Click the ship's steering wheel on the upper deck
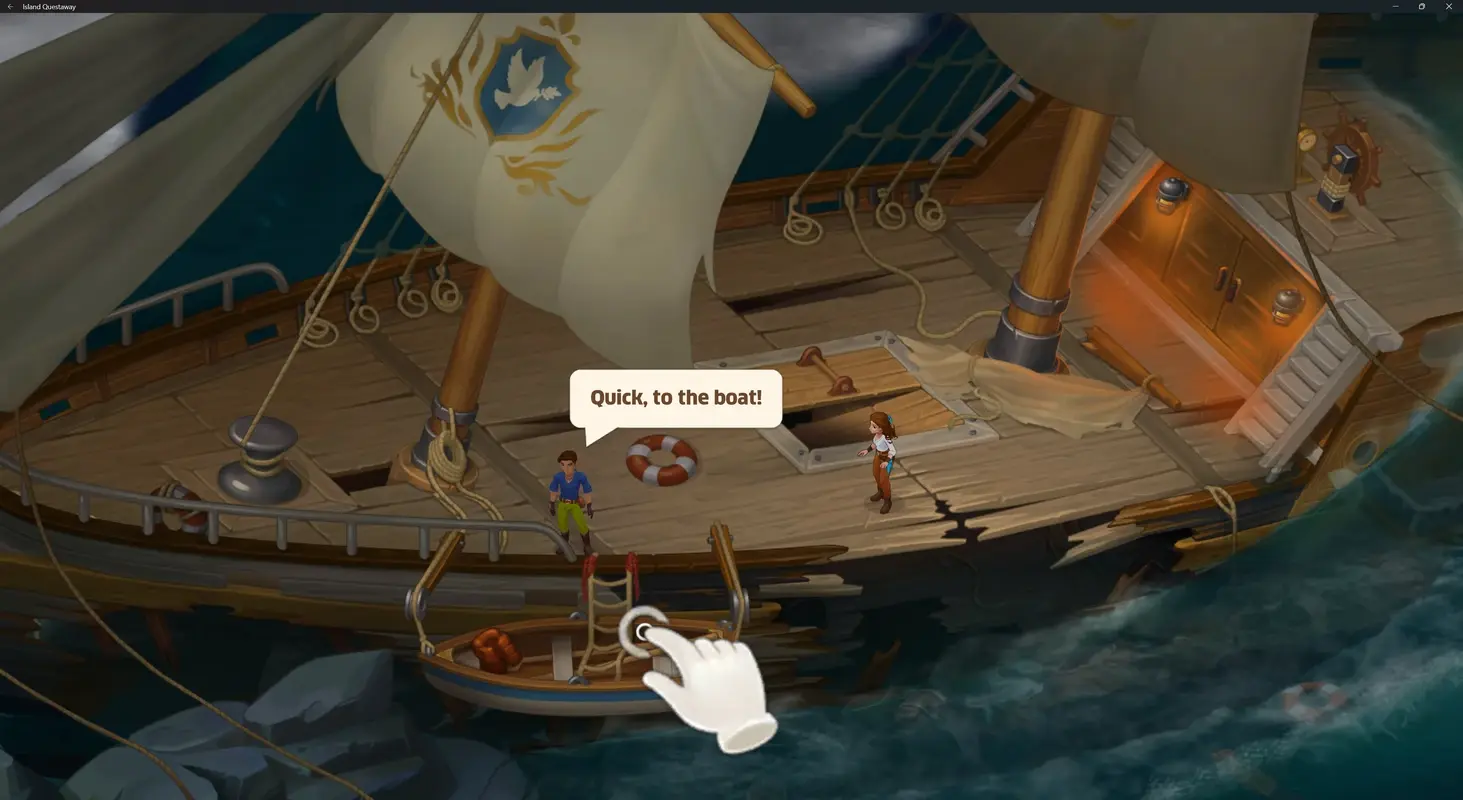Viewport: 1463px width, 800px height. 1358,150
